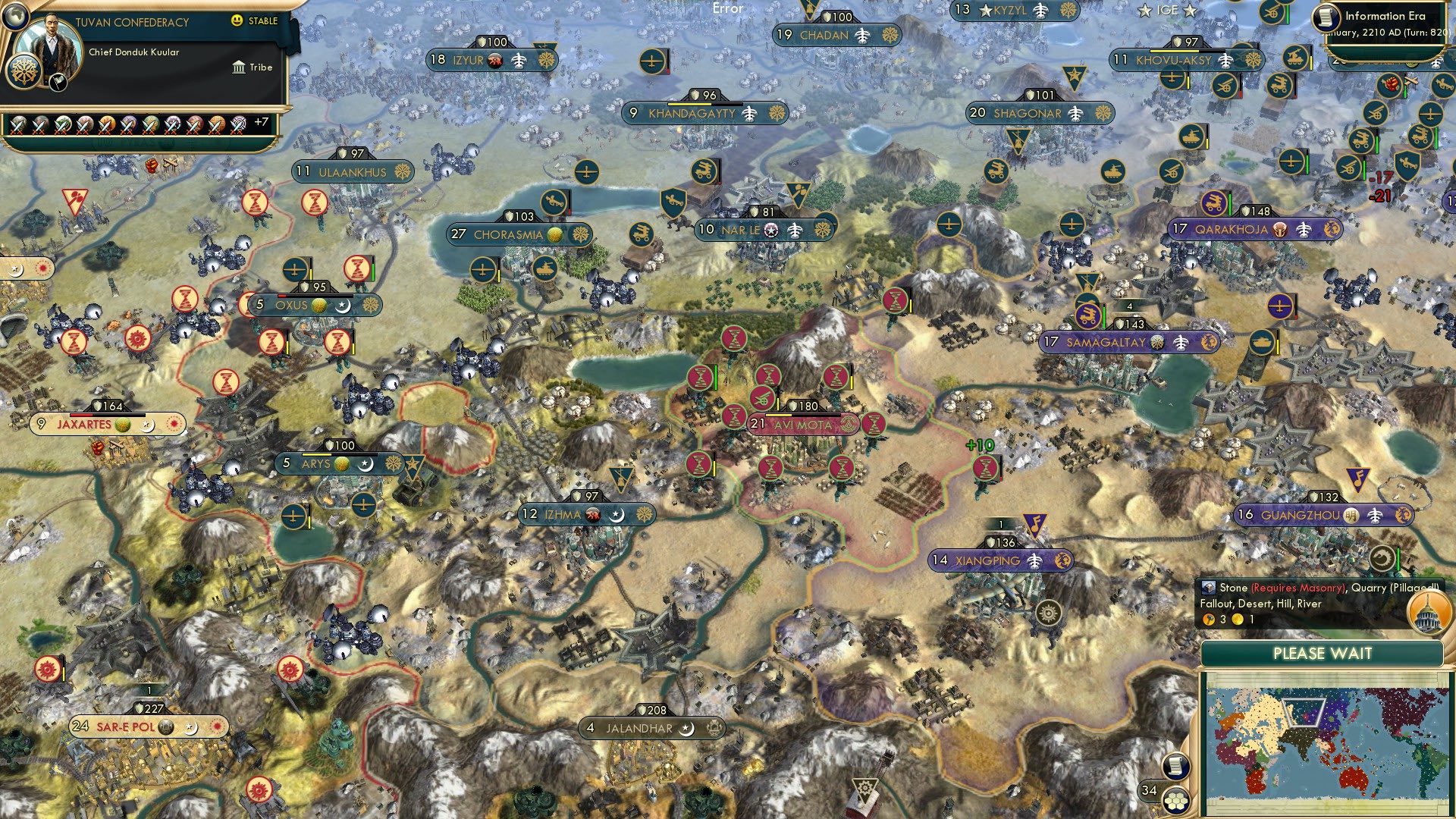Click the scroll log icon at bottom right
Screen dimensions: 1456x819
(x=1175, y=766)
